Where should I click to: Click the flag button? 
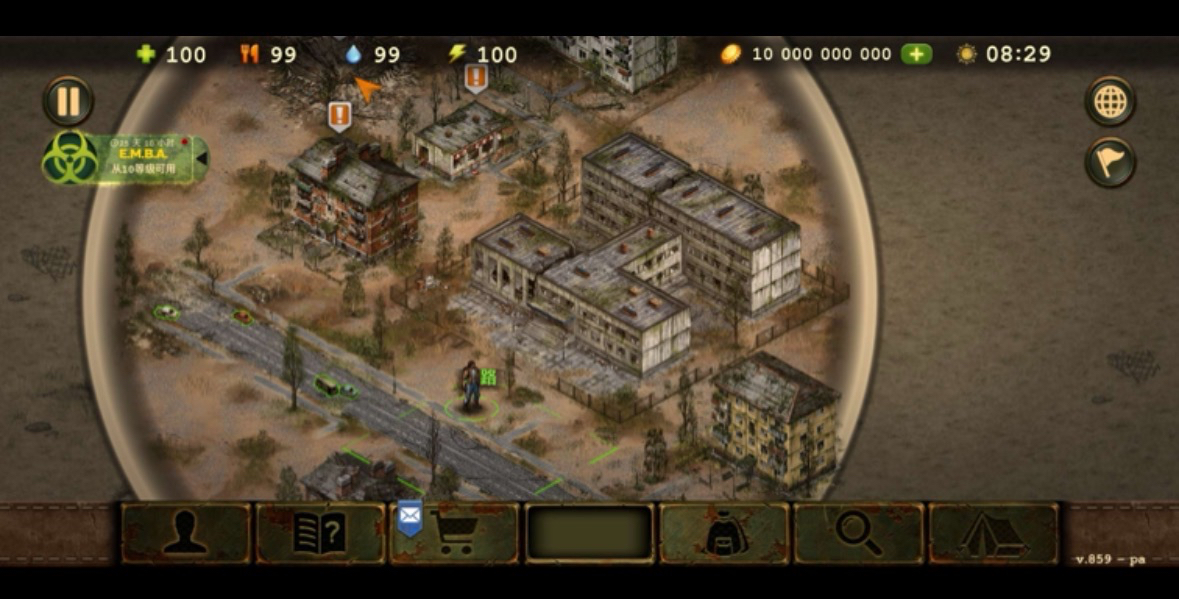coord(1110,162)
